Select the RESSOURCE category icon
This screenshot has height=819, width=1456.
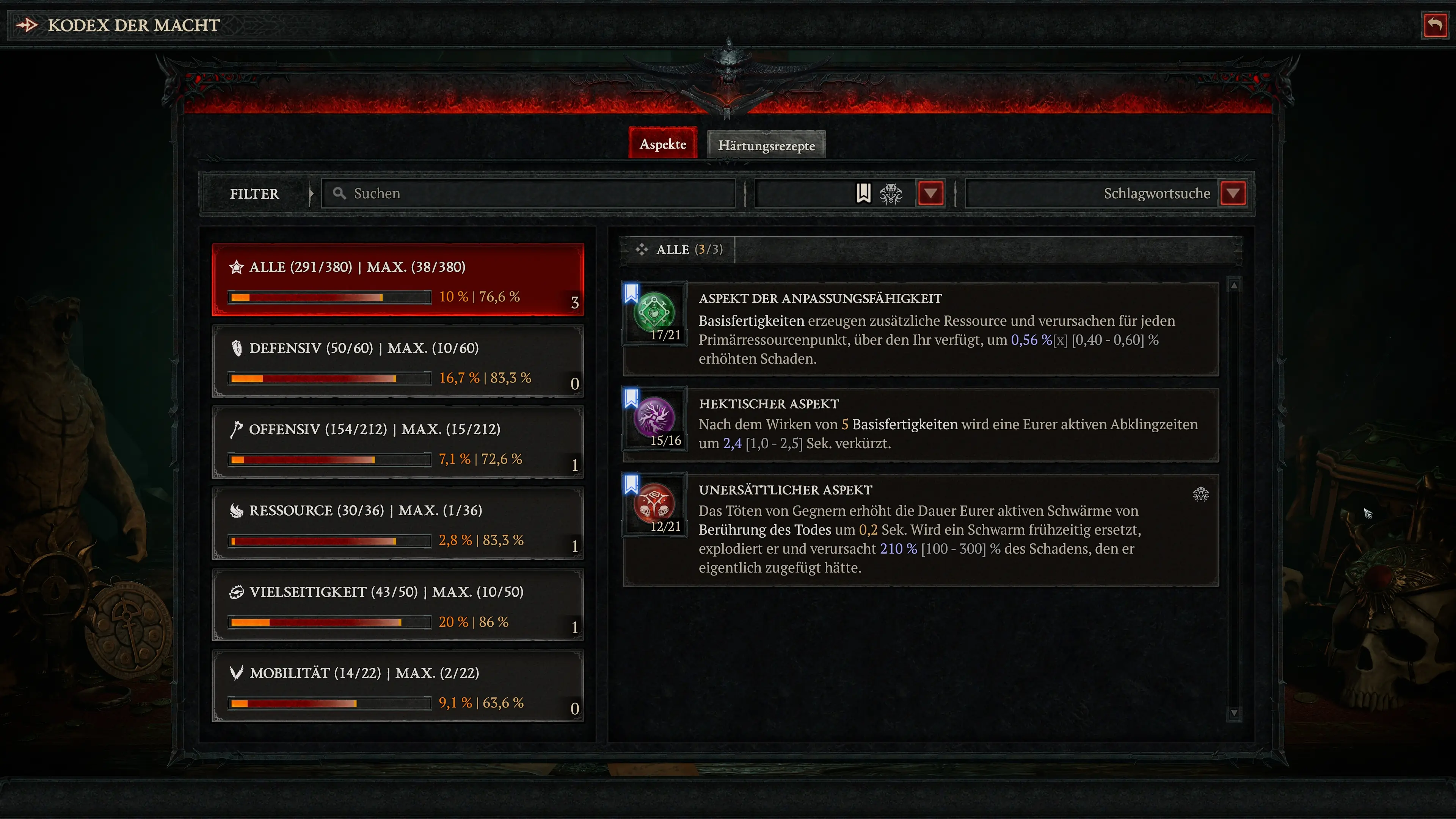point(236,510)
